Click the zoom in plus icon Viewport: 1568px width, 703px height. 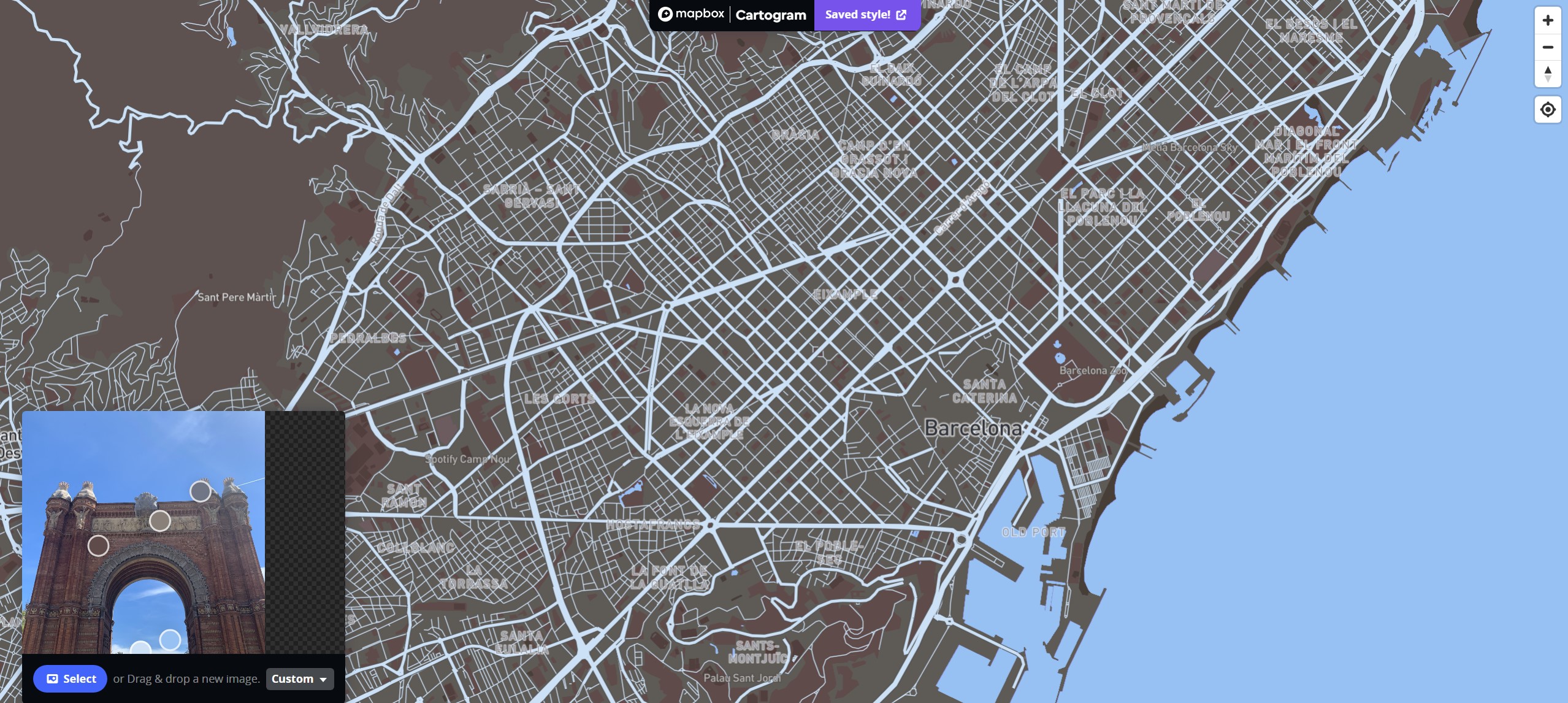click(1548, 20)
